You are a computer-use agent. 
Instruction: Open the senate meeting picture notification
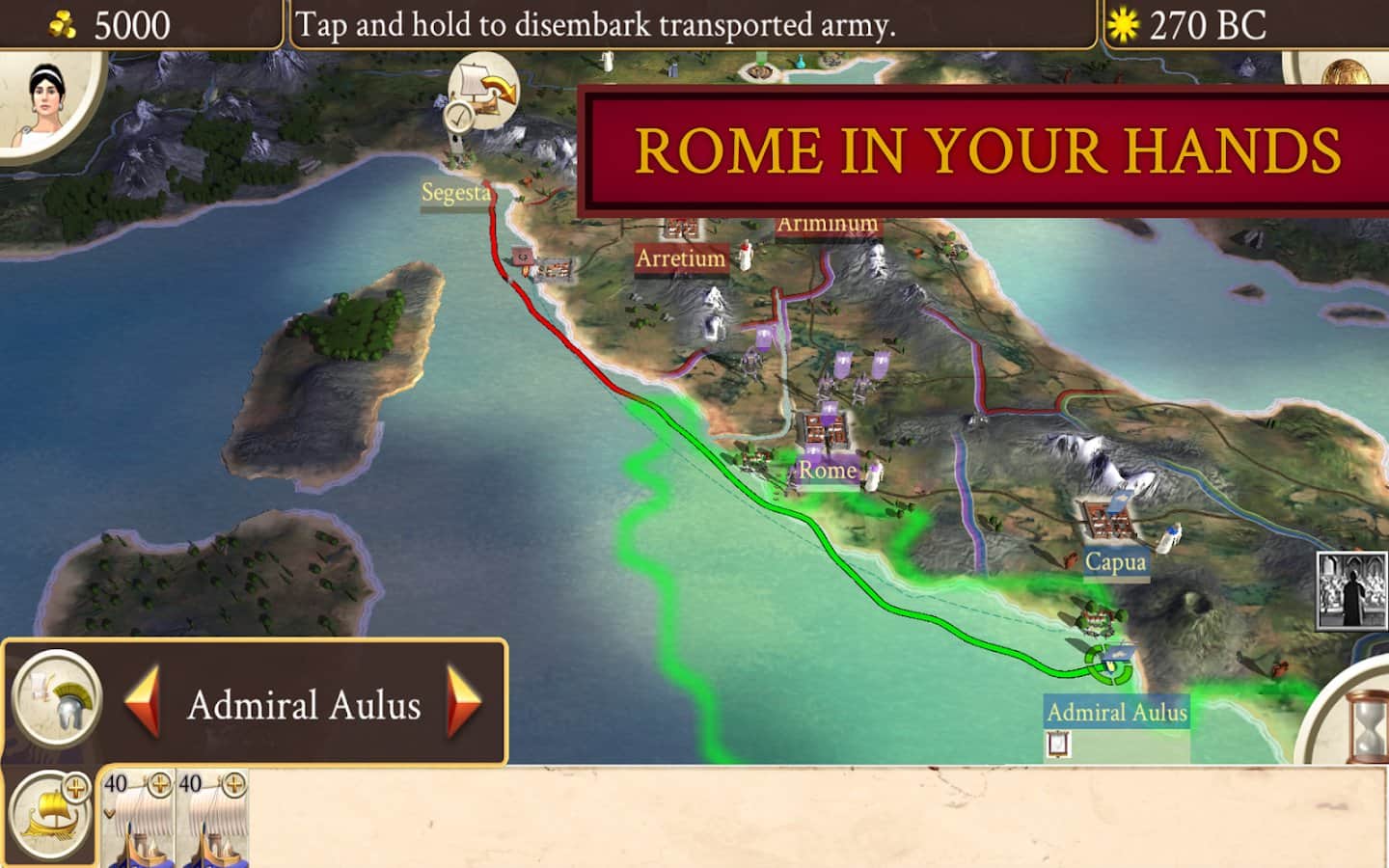1351,589
